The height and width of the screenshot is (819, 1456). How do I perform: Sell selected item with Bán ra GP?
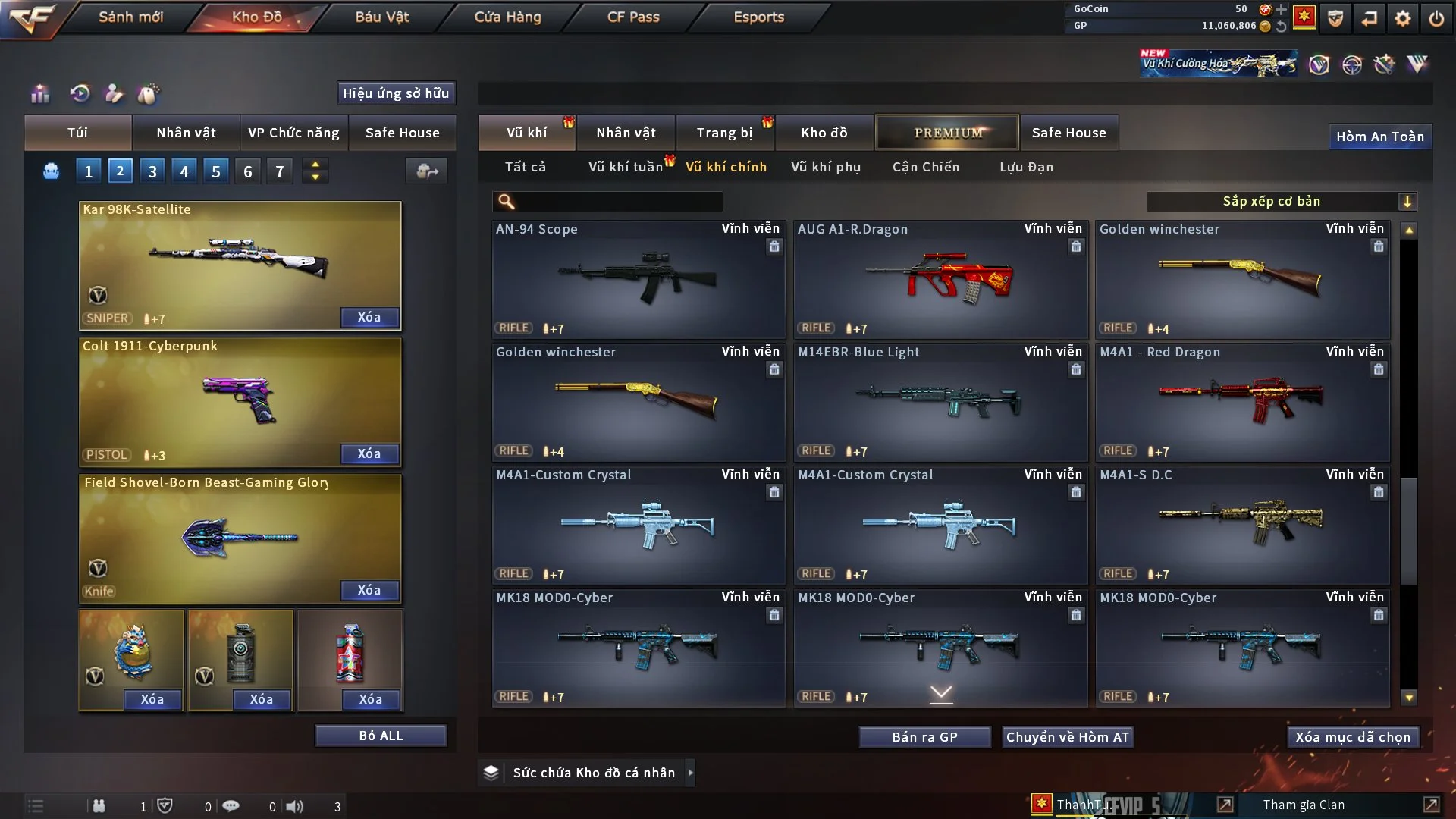pyautogui.click(x=924, y=737)
